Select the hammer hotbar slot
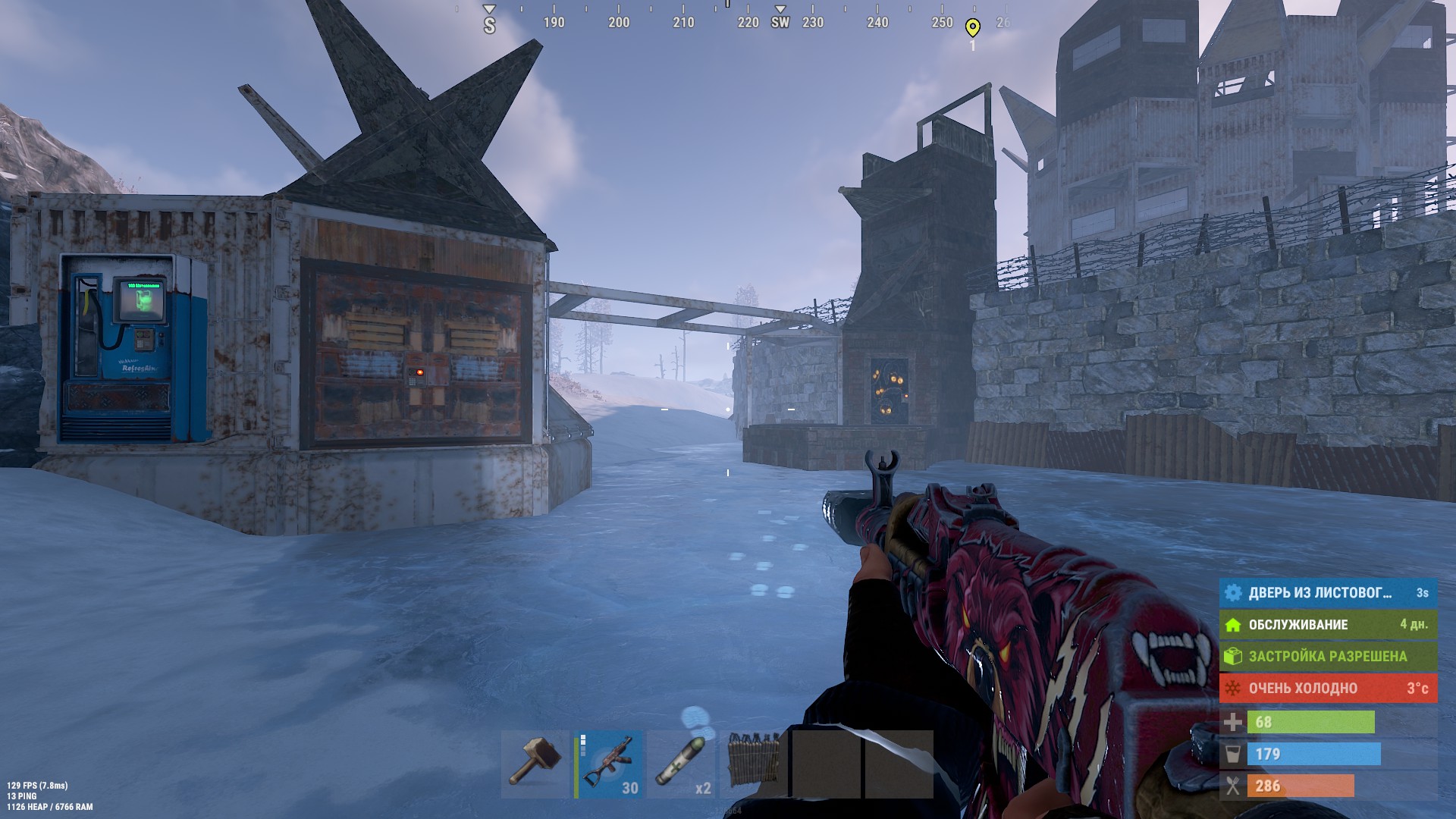Viewport: 1456px width, 819px height. tap(535, 764)
